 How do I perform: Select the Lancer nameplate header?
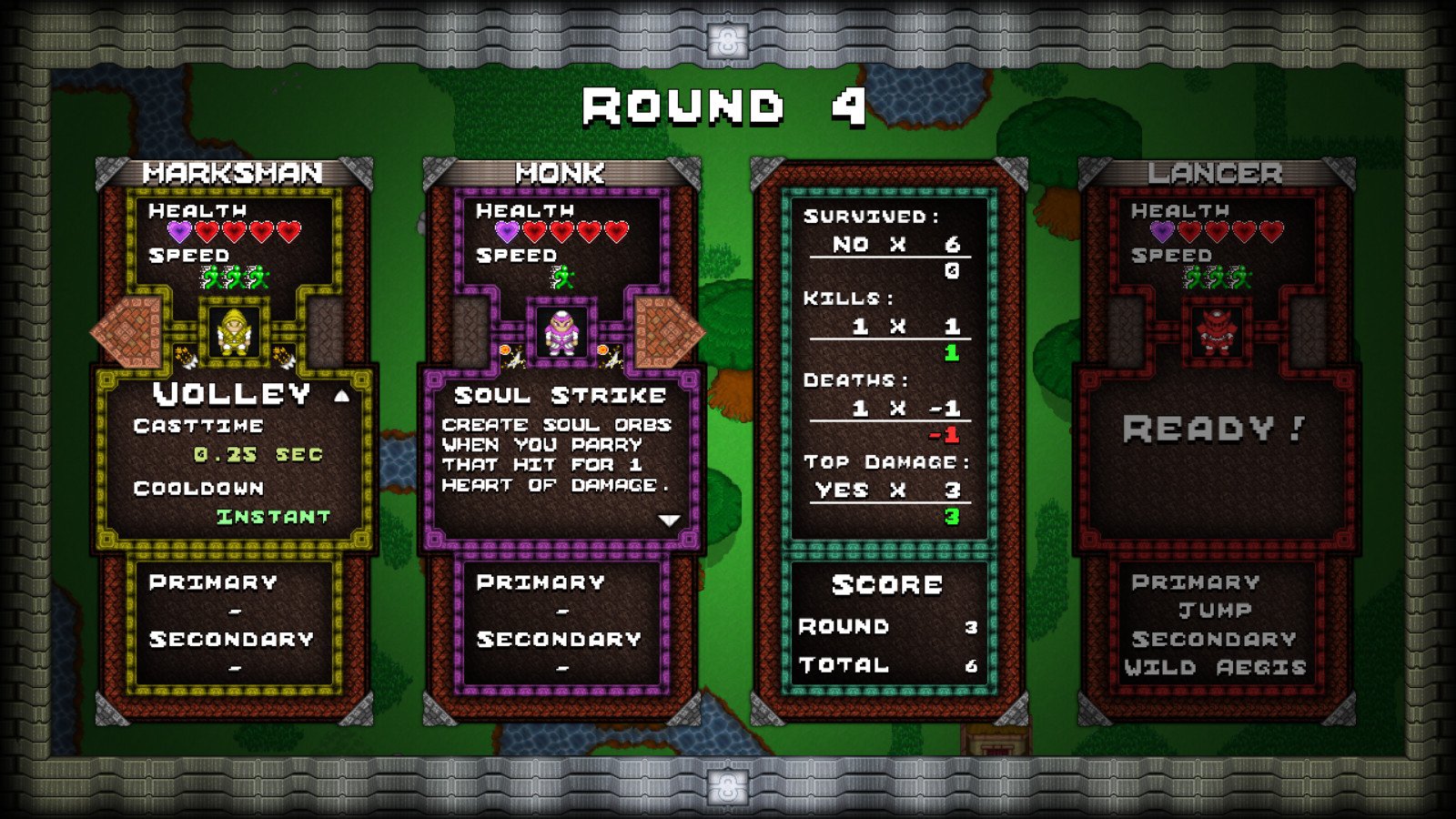pyautogui.click(x=1217, y=168)
